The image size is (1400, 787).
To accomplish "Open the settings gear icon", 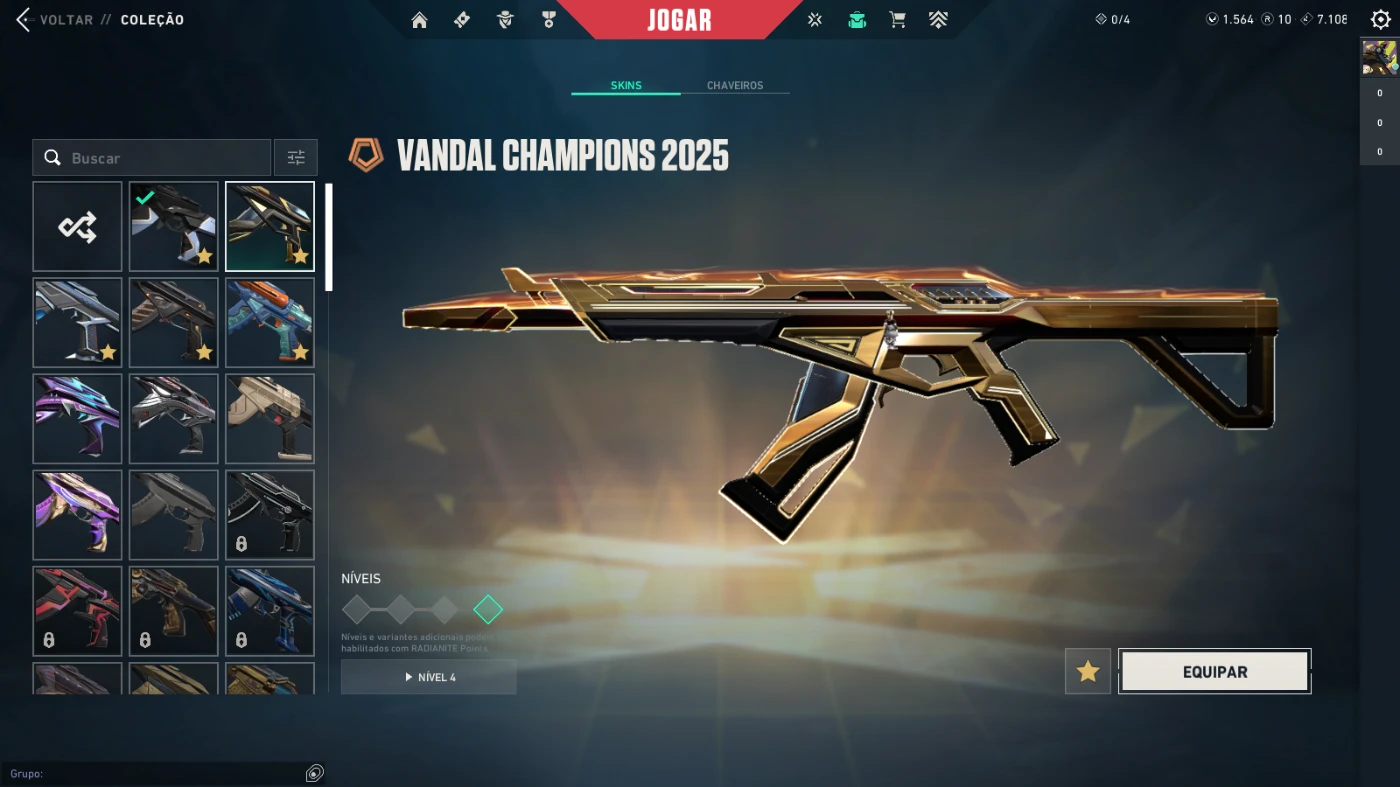I will point(1380,20).
